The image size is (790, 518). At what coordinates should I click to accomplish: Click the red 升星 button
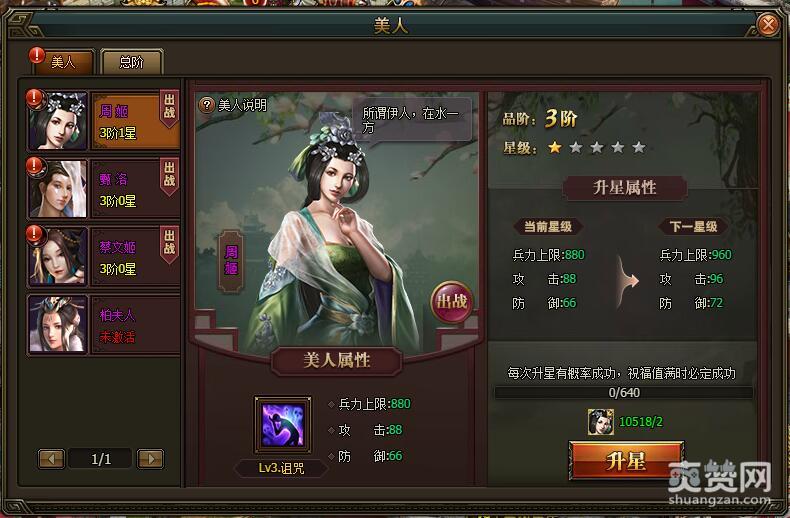(x=626, y=462)
